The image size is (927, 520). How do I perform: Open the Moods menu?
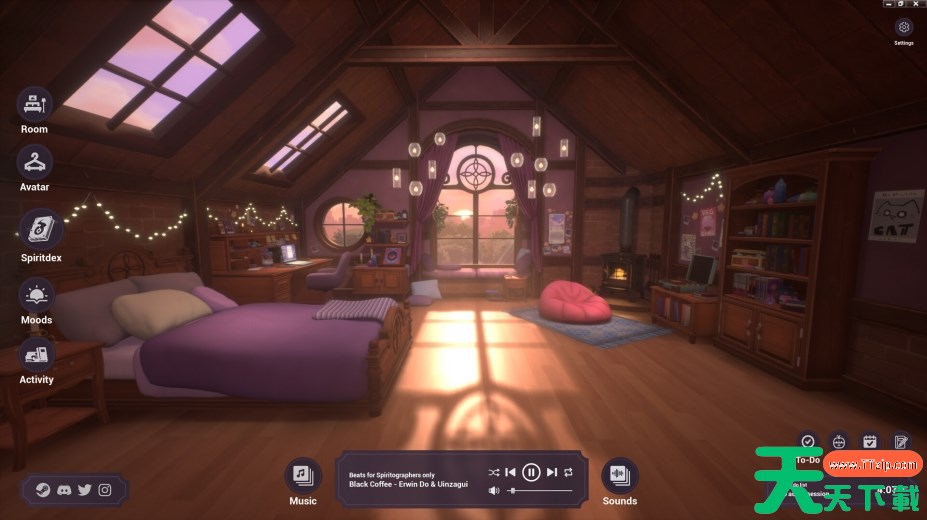(x=36, y=296)
